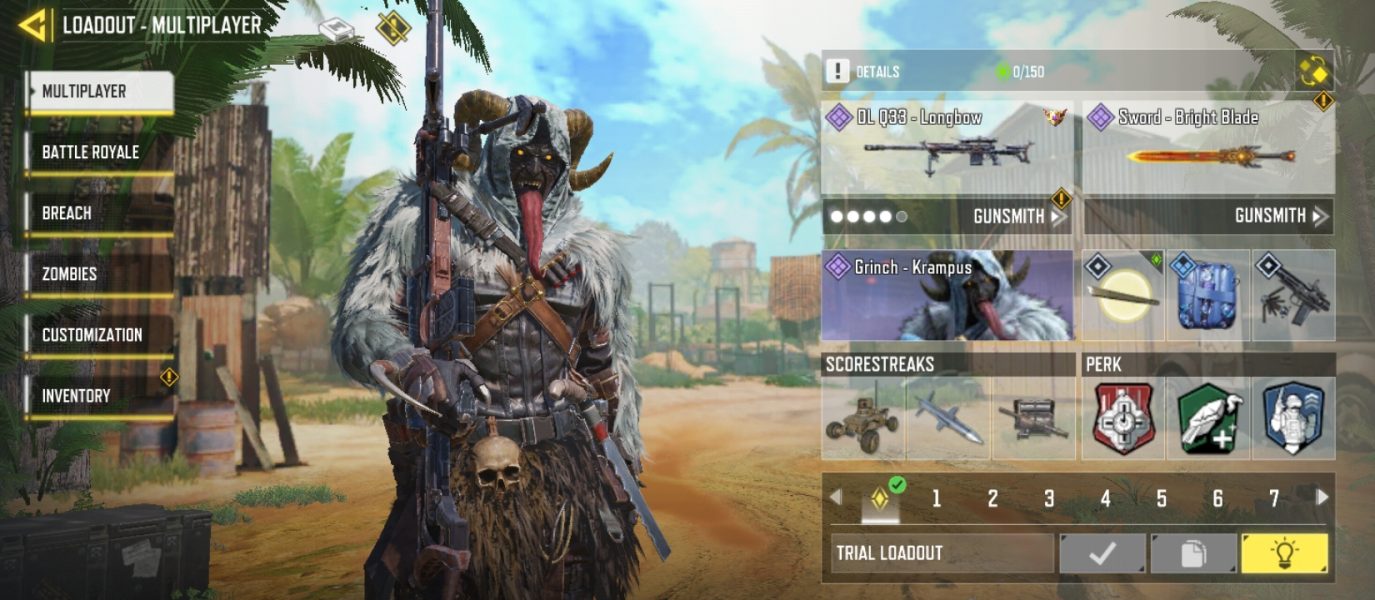Screen dimensions: 1375x600
Task: Open the Details info panel
Action: point(863,72)
